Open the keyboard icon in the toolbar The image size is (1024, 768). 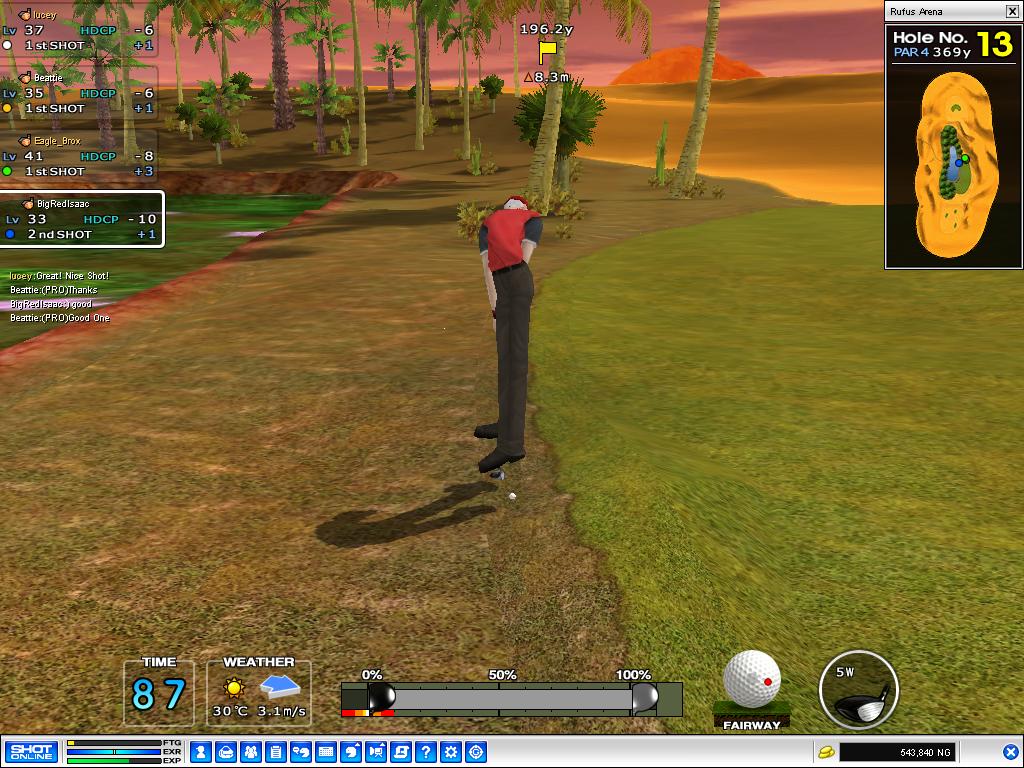(x=326, y=752)
